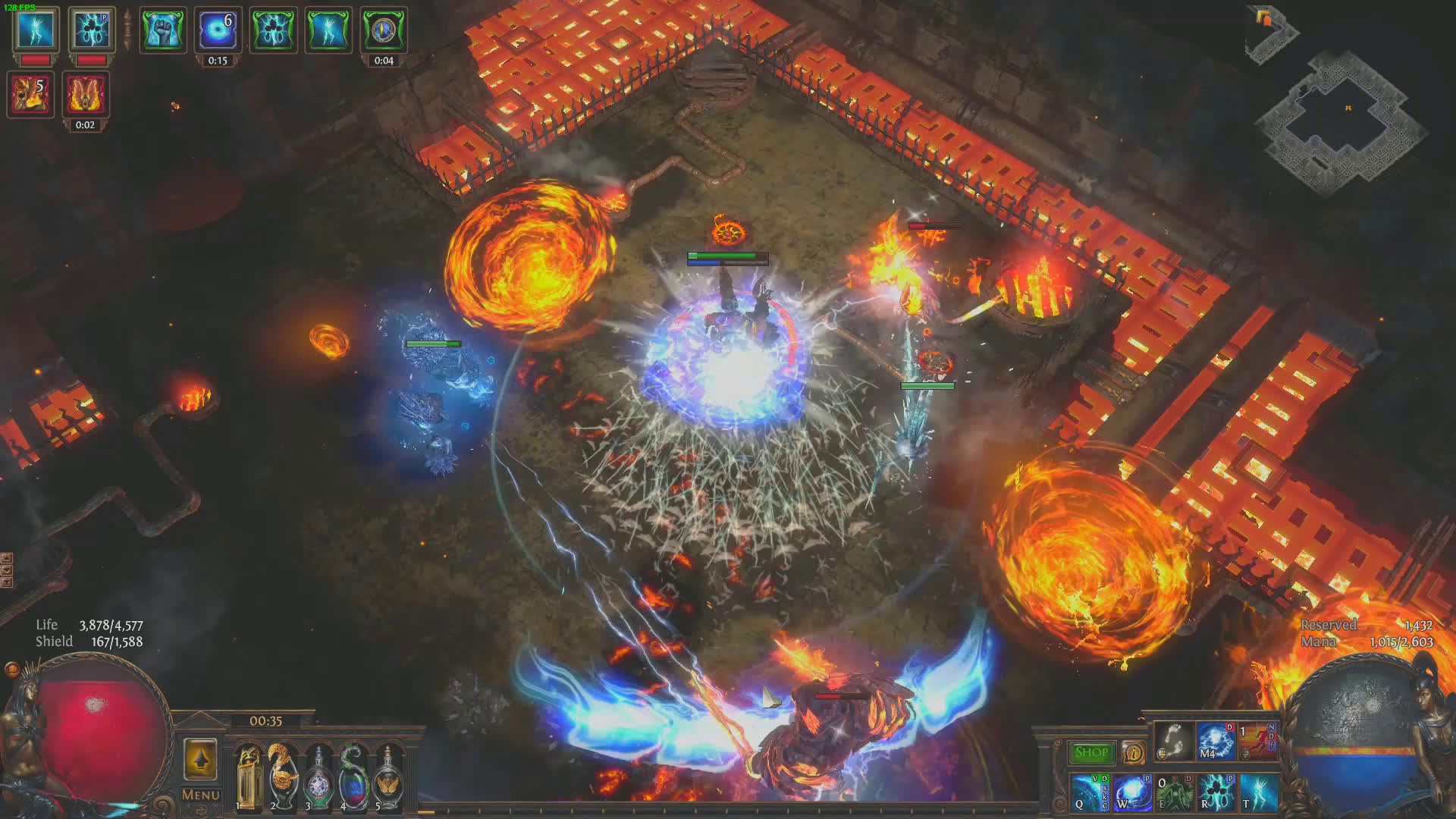Activate the T lightning figure skill

1259,792
